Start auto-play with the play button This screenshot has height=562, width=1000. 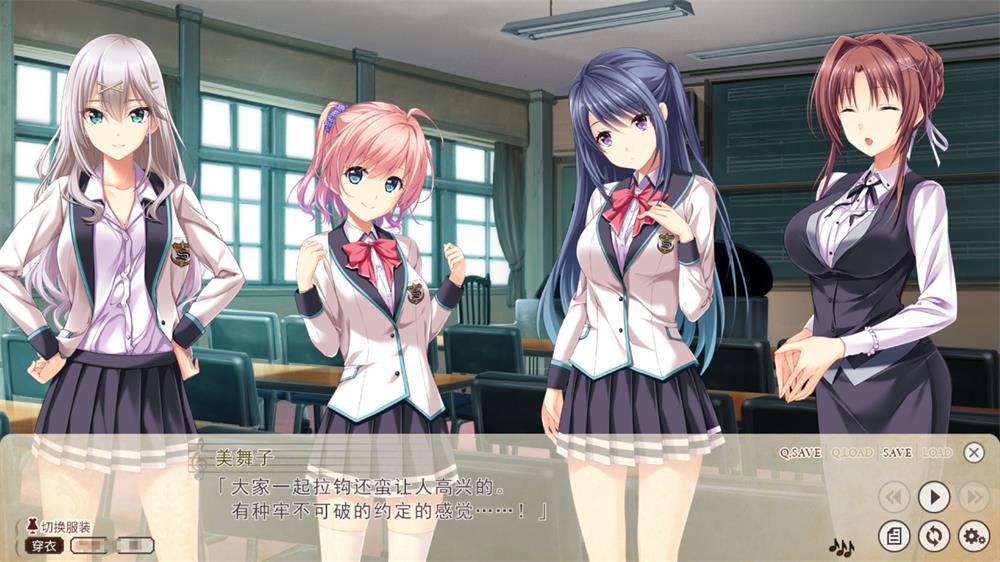point(934,496)
